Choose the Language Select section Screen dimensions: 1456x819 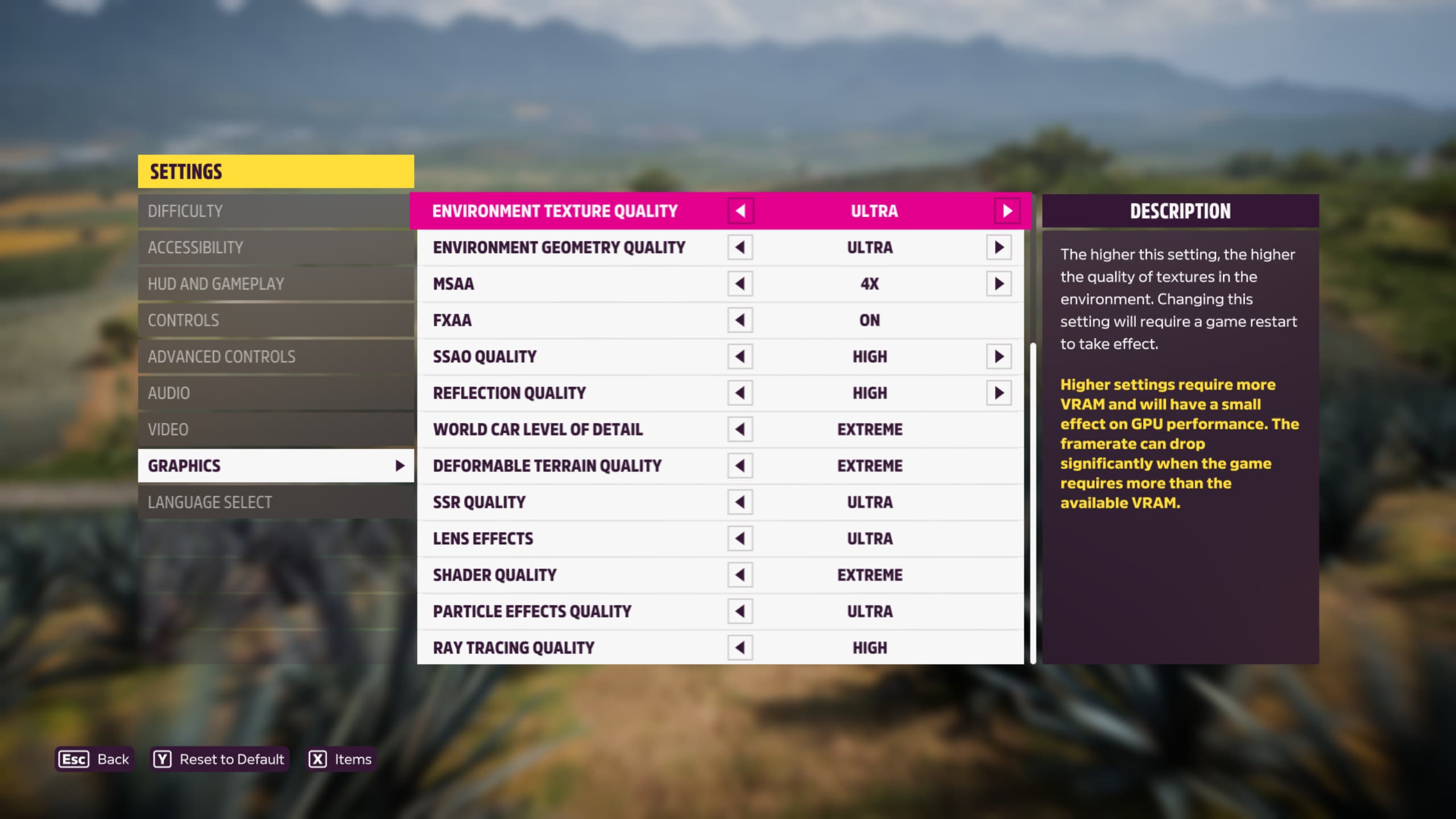tap(276, 502)
